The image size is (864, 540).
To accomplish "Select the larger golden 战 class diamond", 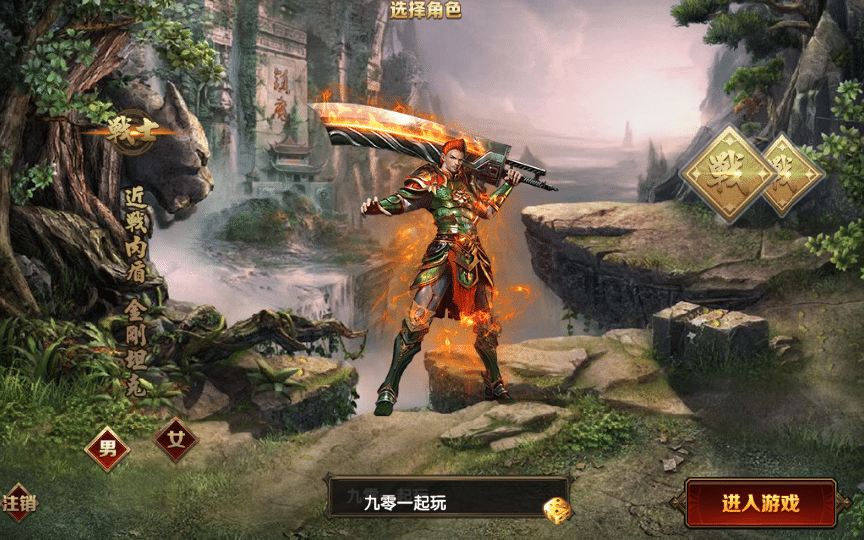I will [728, 172].
